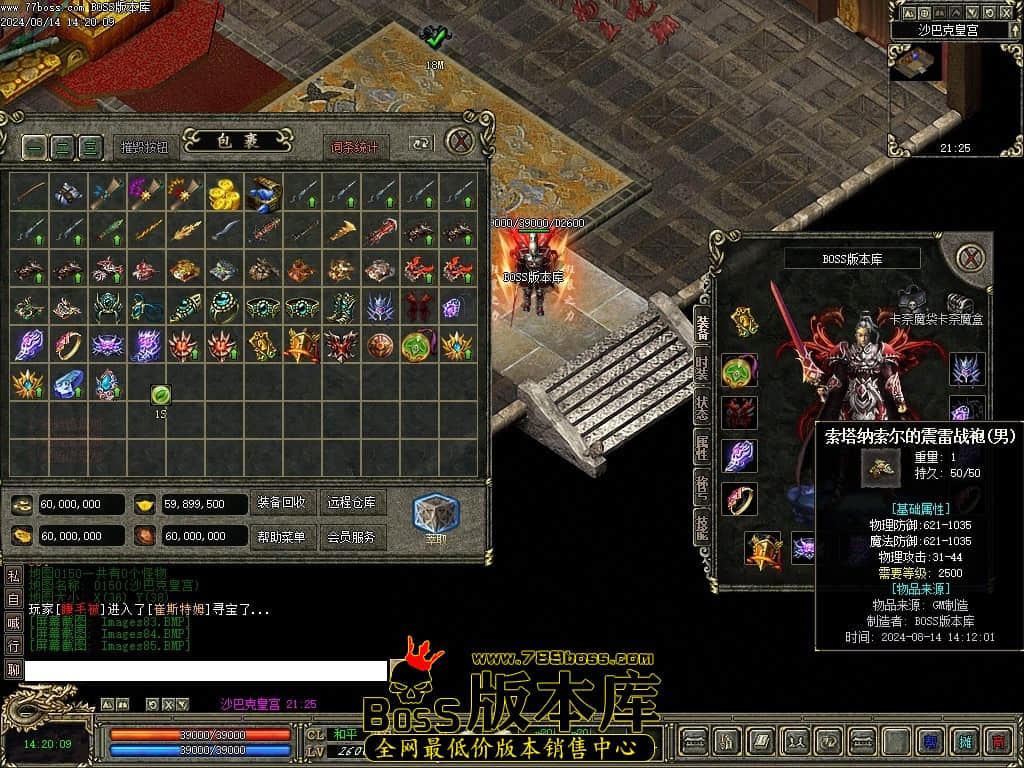Switch to bag page 二
This screenshot has height=768, width=1024.
tap(63, 147)
